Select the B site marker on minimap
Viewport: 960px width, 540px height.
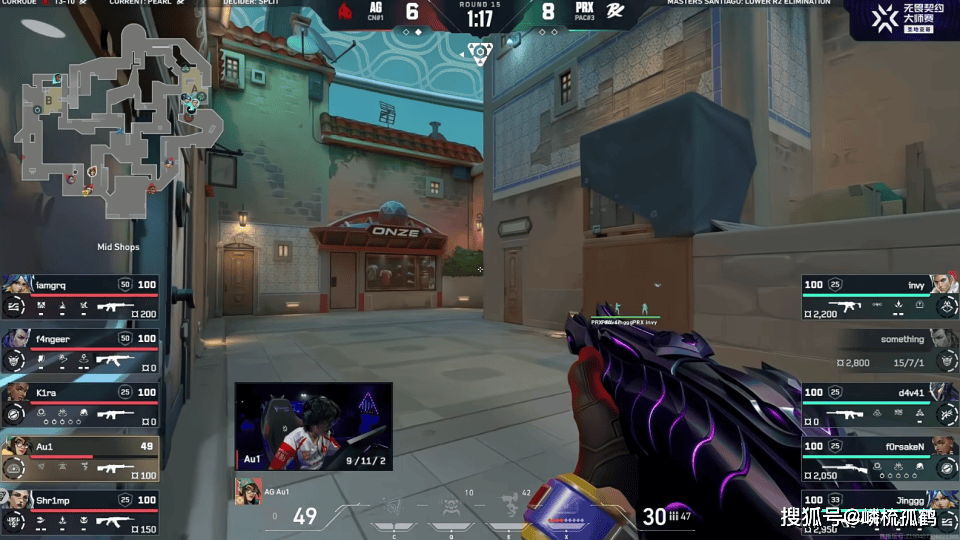pos(50,101)
